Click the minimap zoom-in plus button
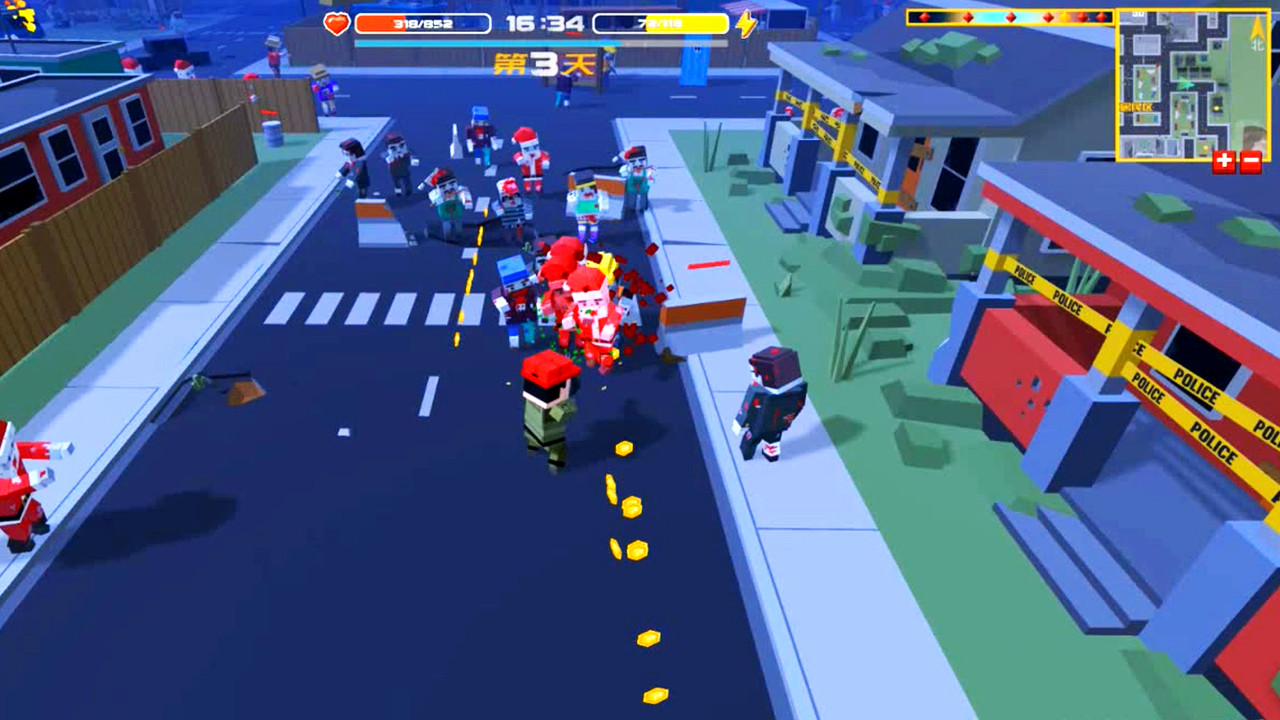 (1223, 159)
